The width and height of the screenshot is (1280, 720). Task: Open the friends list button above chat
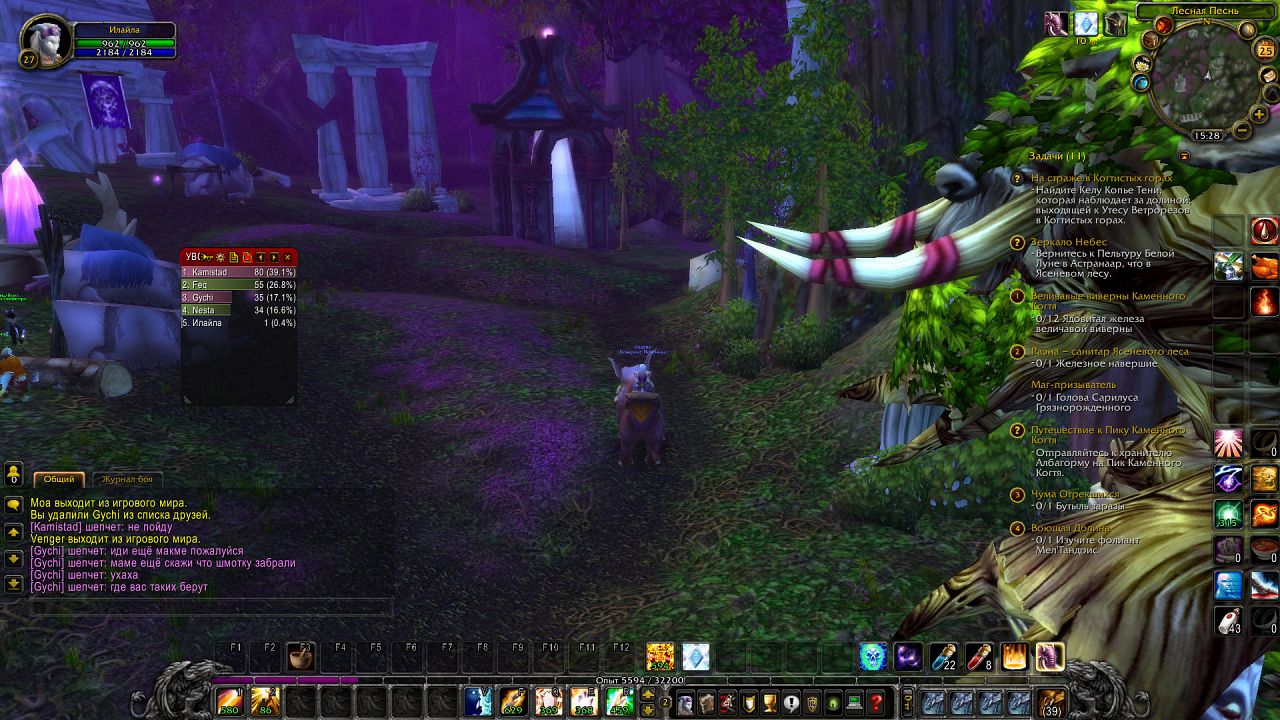tap(14, 473)
